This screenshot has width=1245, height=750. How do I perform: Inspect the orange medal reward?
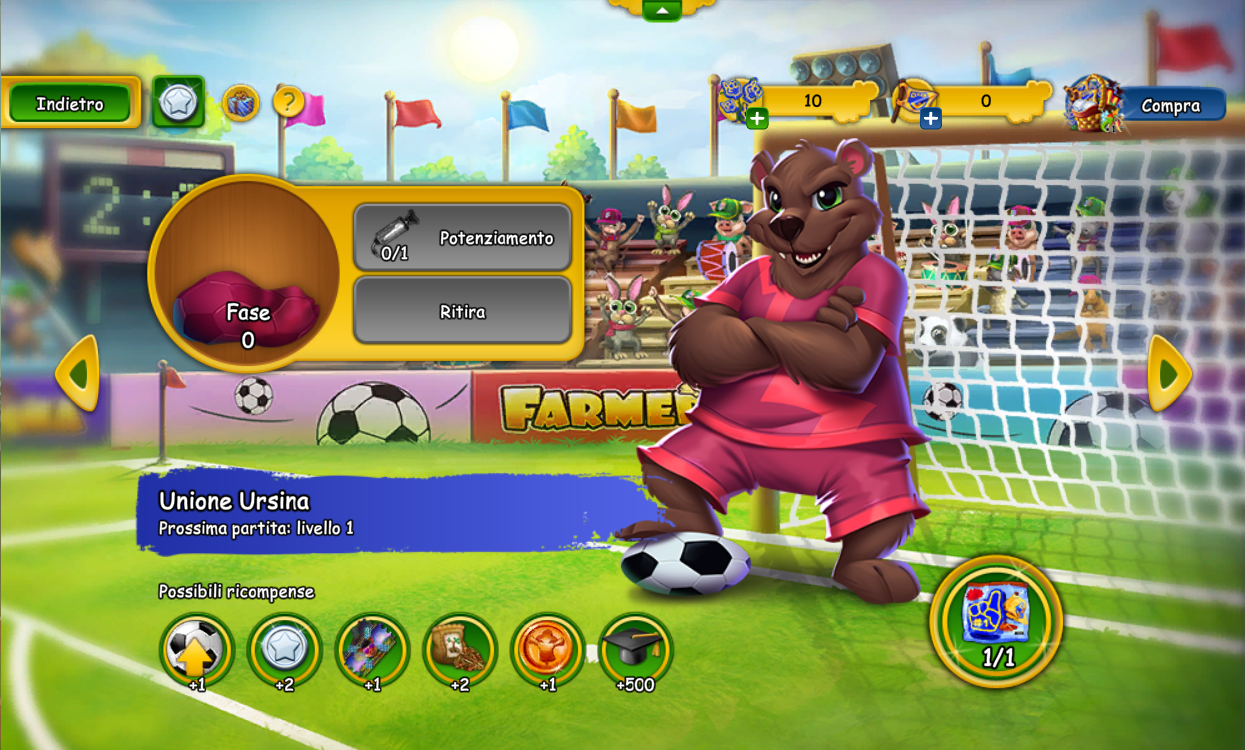(547, 650)
